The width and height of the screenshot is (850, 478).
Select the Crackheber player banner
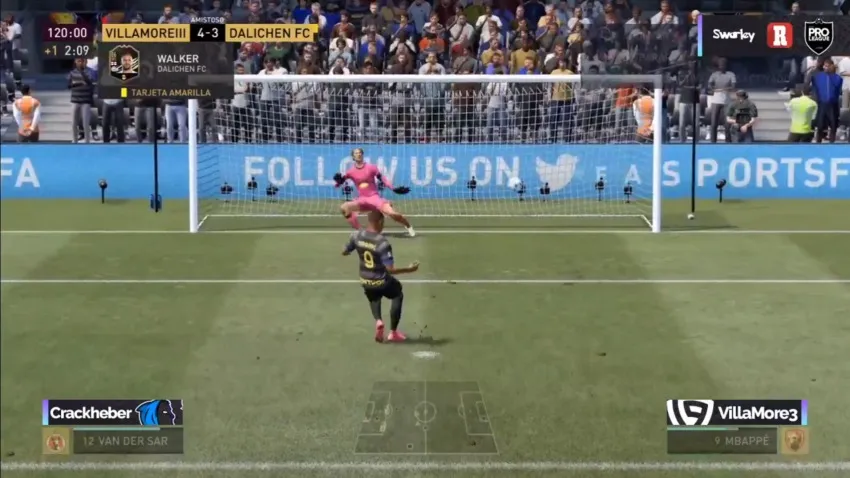coord(112,412)
